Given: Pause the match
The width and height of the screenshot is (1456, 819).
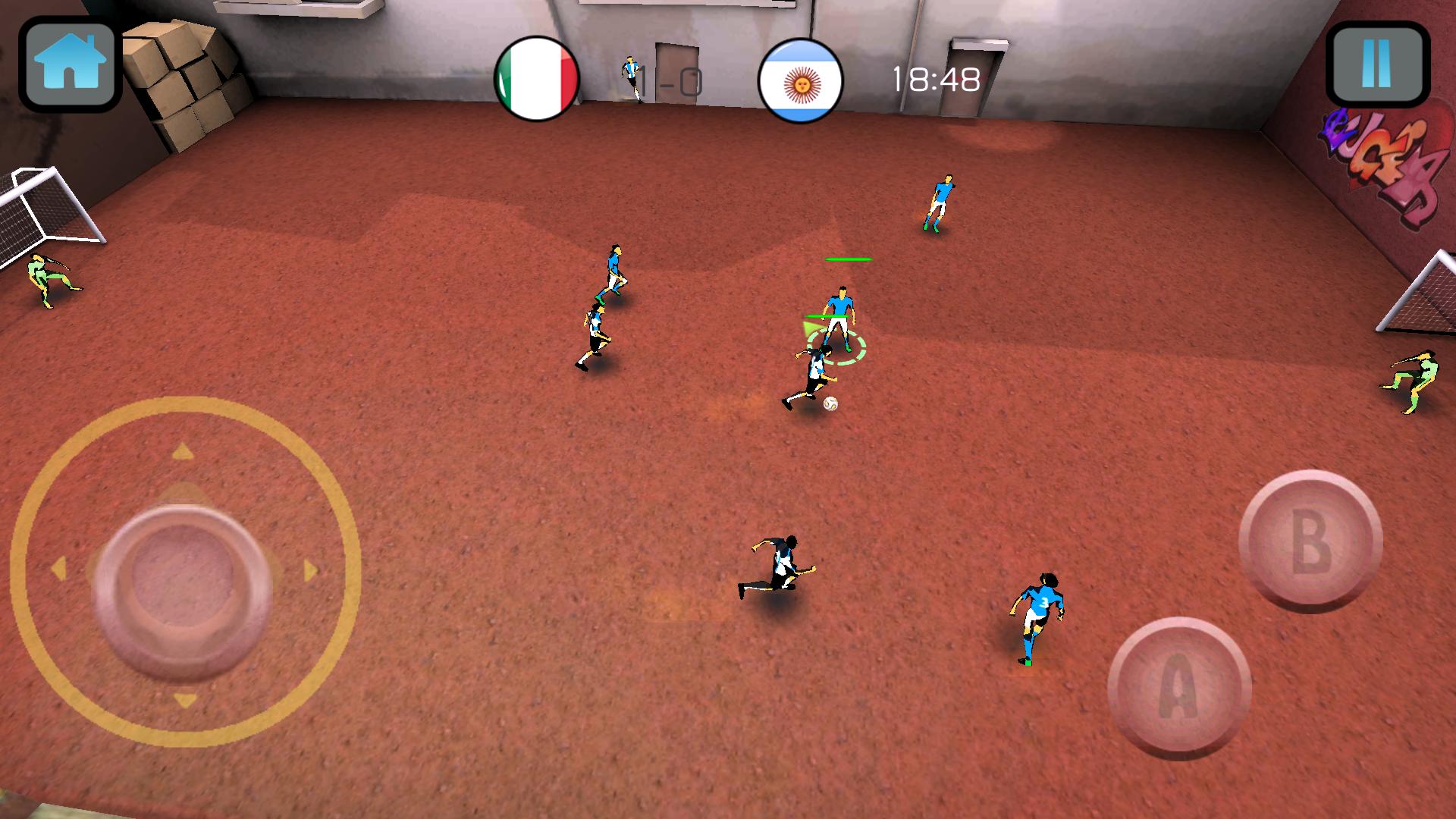Looking at the screenshot, I should tap(1376, 64).
